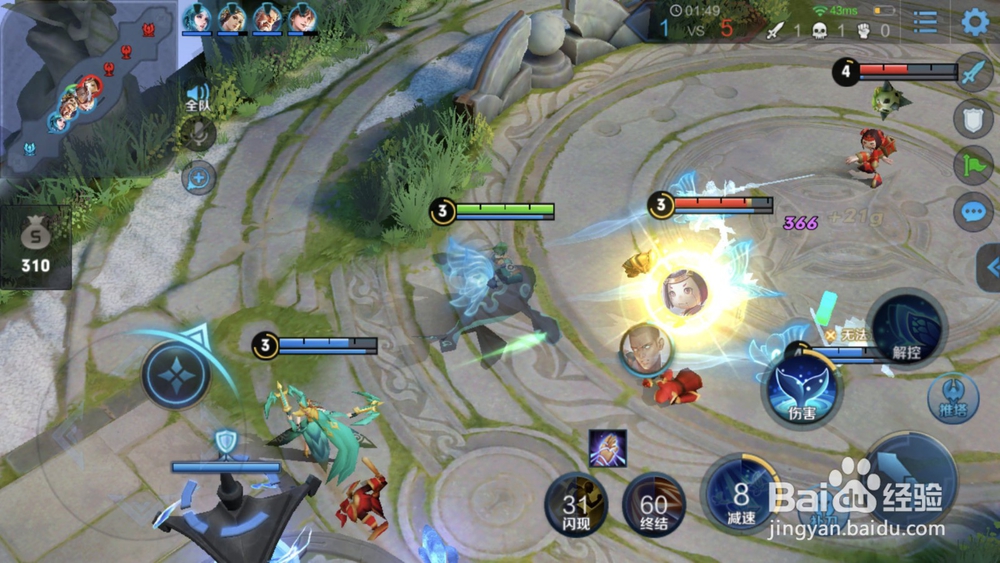Tap the 推塔 tower-push button
1000x563 pixels.
tap(952, 397)
